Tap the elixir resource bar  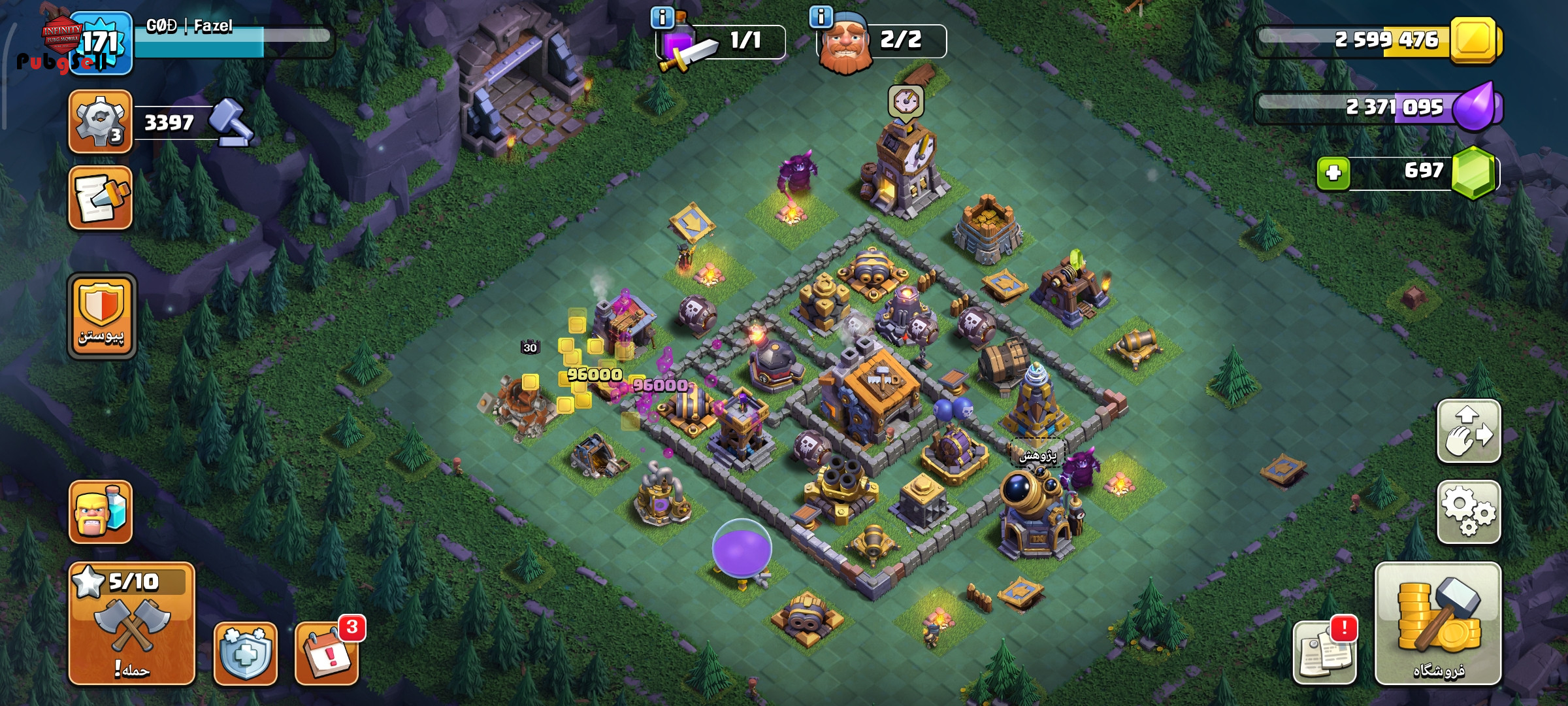[x=1379, y=107]
